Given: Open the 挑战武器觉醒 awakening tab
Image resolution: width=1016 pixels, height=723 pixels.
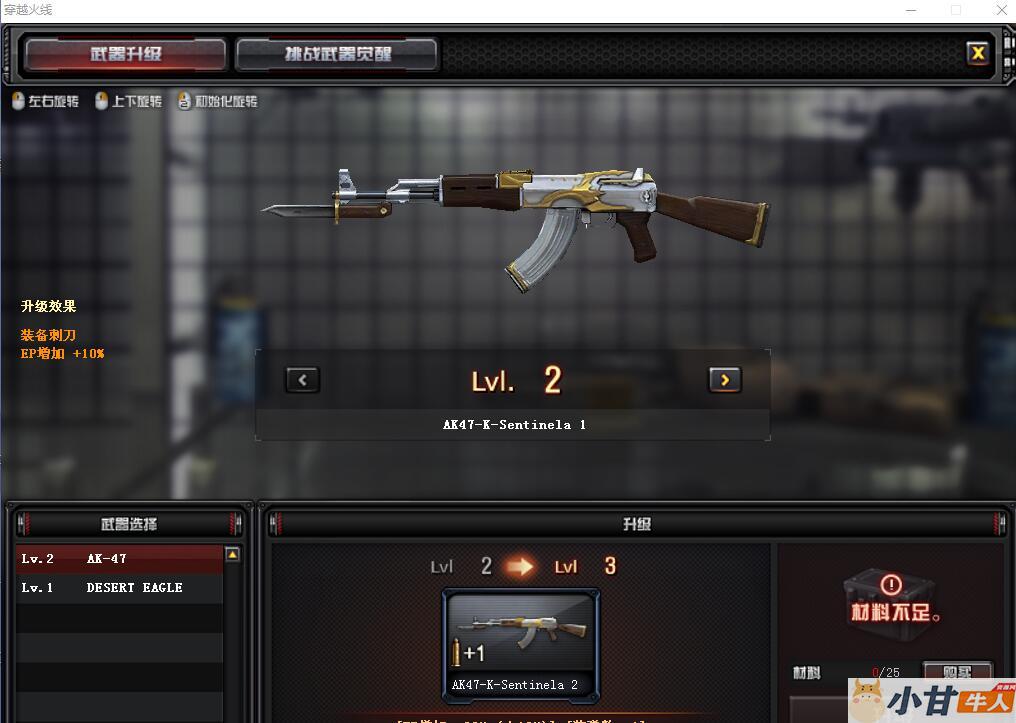Looking at the screenshot, I should 337,54.
